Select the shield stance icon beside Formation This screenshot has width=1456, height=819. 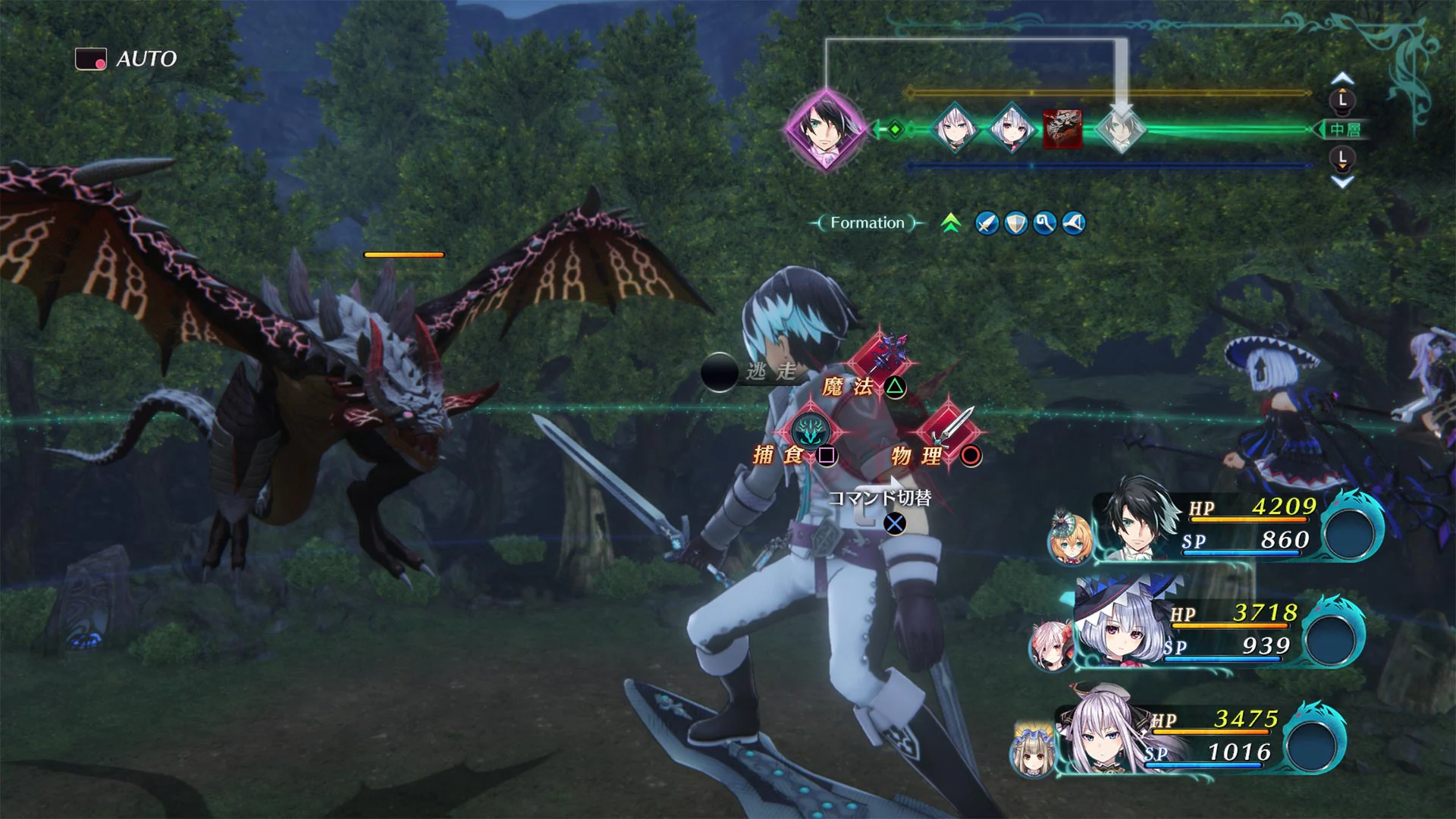[x=1016, y=222]
